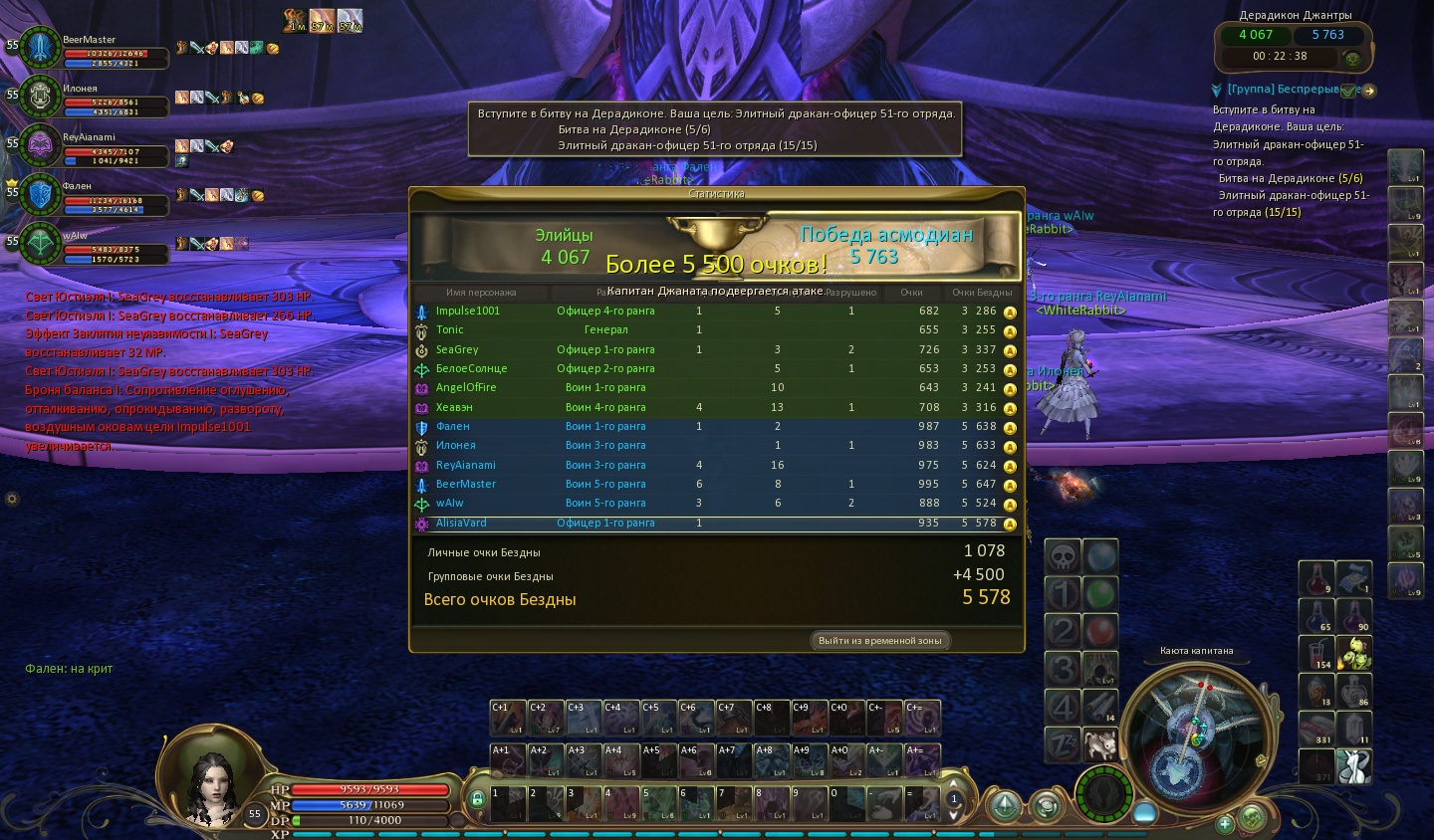This screenshot has height=840, width=1434.
Task: Click the green plus button near minimap
Action: [1225, 822]
